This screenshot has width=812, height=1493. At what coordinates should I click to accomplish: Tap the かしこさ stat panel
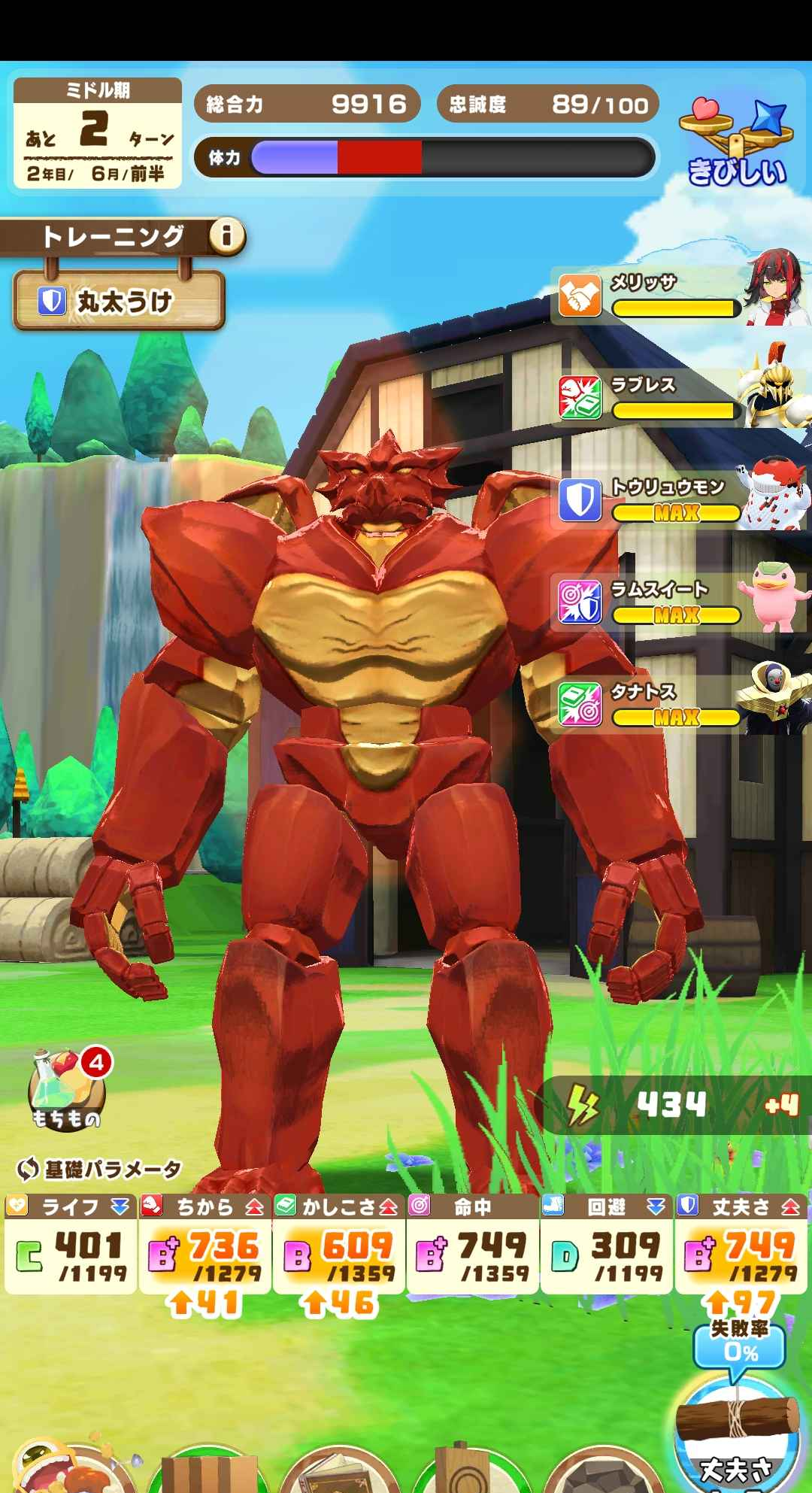(x=338, y=1245)
